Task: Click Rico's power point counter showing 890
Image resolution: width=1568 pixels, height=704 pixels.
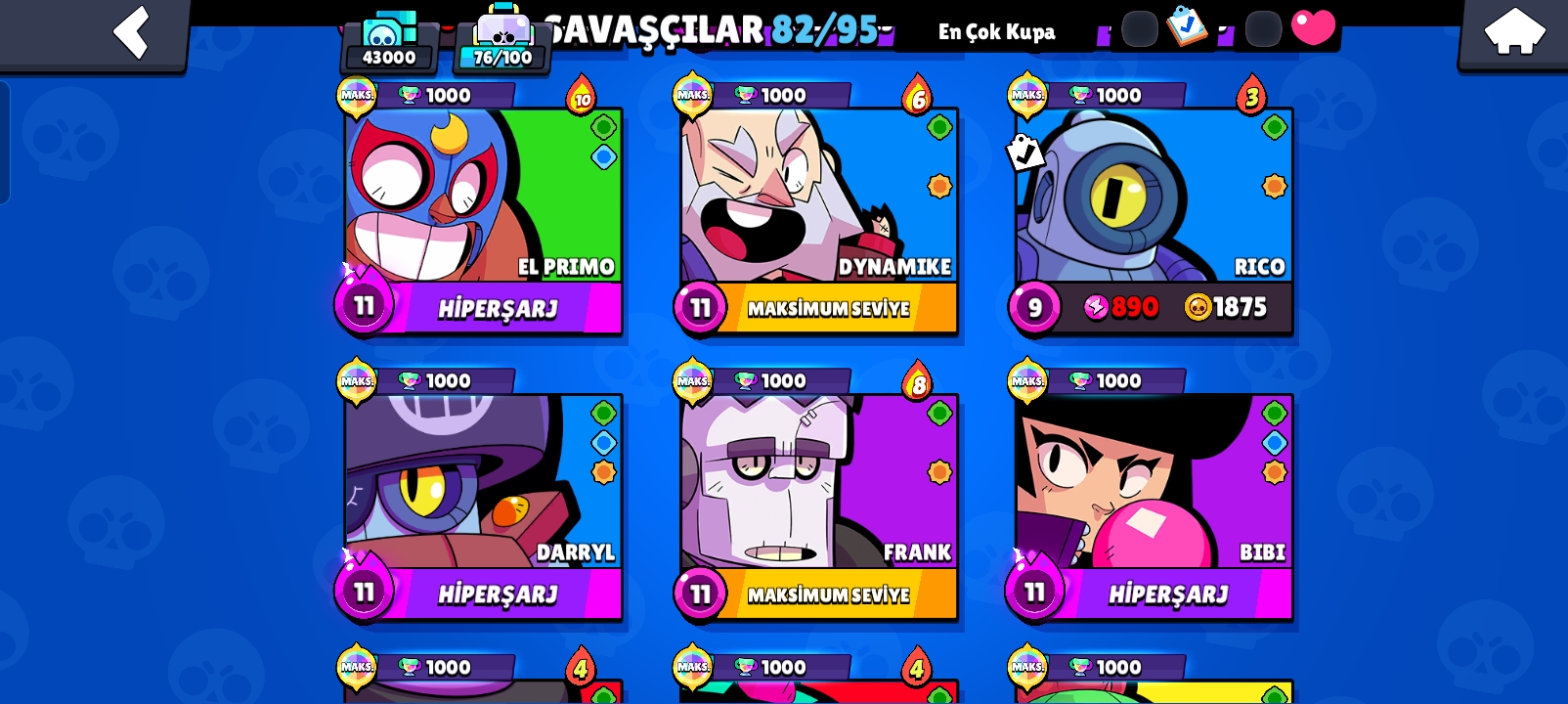Action: 1117,306
